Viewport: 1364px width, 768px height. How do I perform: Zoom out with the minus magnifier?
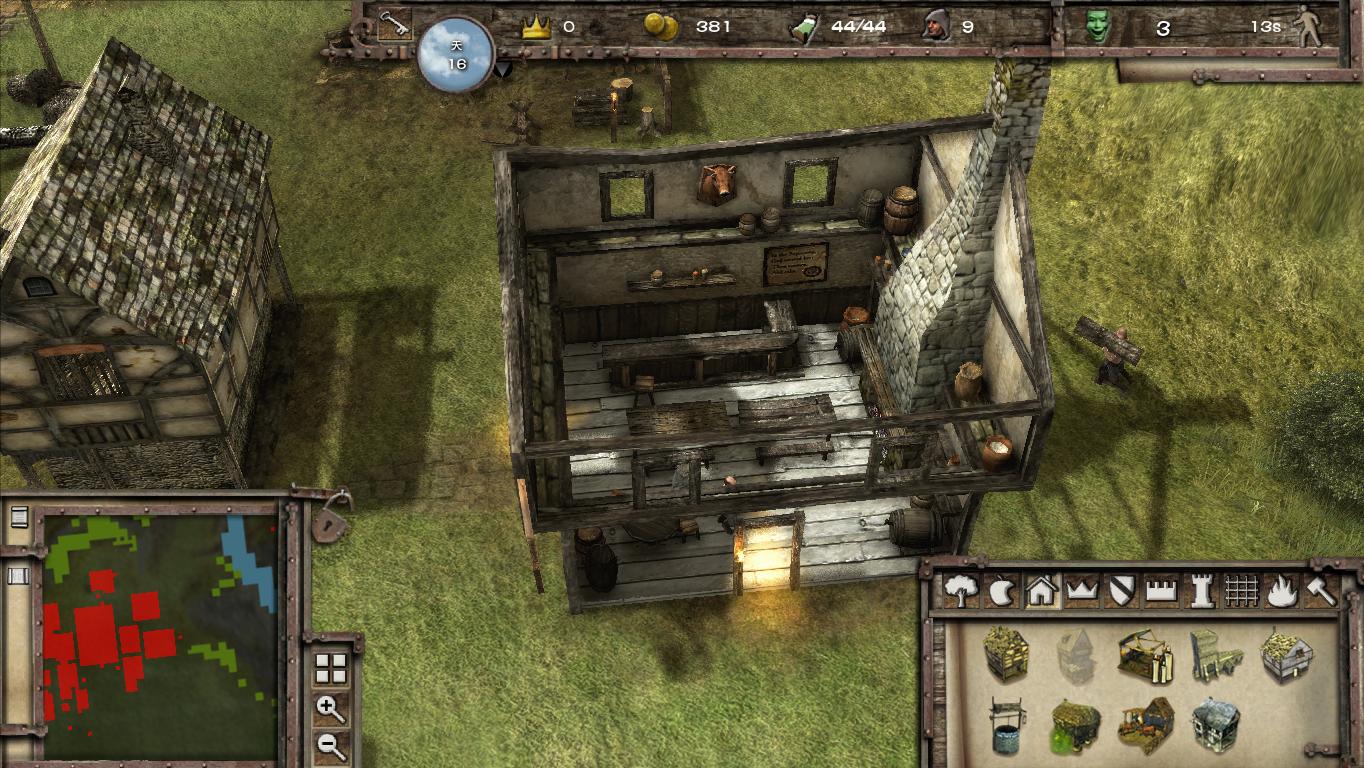click(330, 744)
